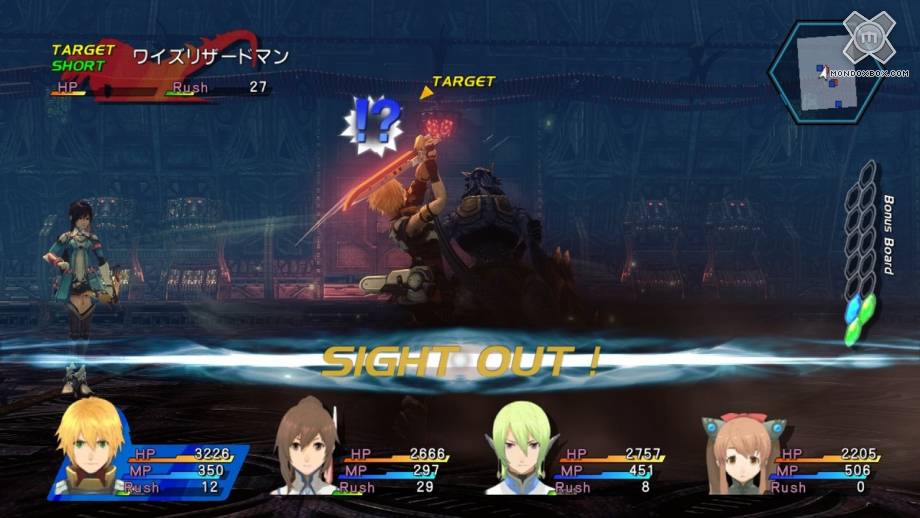Select the enemy target info panel
The width and height of the screenshot is (920, 518).
click(x=160, y=70)
